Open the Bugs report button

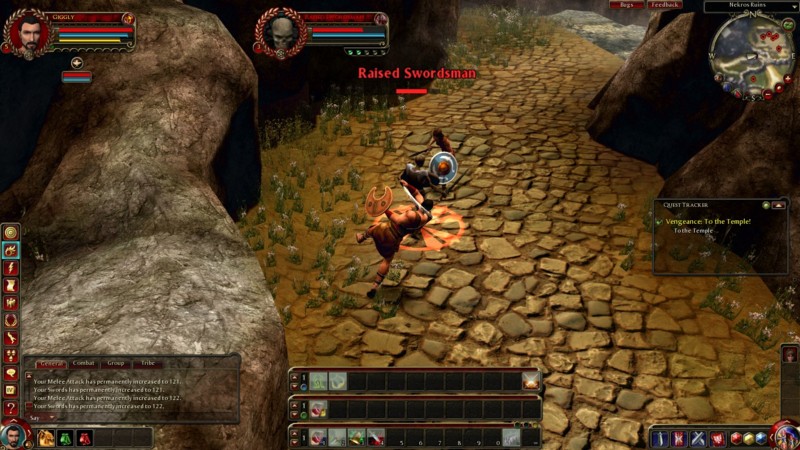pyautogui.click(x=627, y=5)
